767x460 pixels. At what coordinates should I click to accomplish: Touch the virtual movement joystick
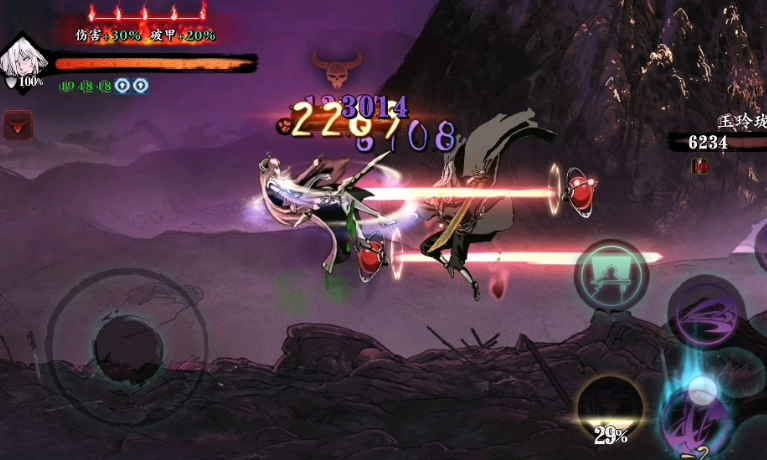tap(127, 347)
